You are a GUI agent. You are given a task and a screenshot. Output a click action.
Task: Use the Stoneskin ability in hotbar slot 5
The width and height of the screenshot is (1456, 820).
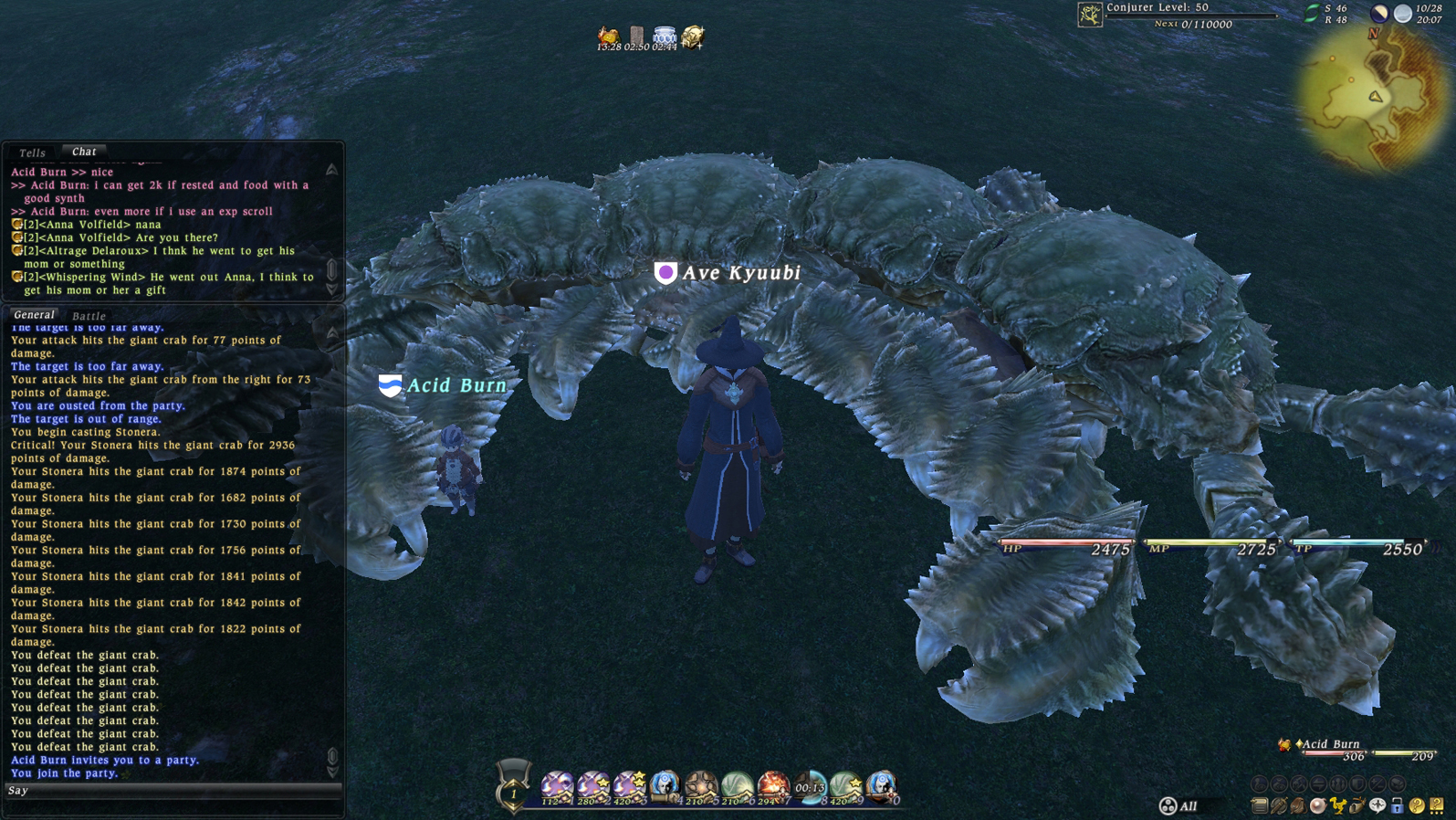[700, 783]
